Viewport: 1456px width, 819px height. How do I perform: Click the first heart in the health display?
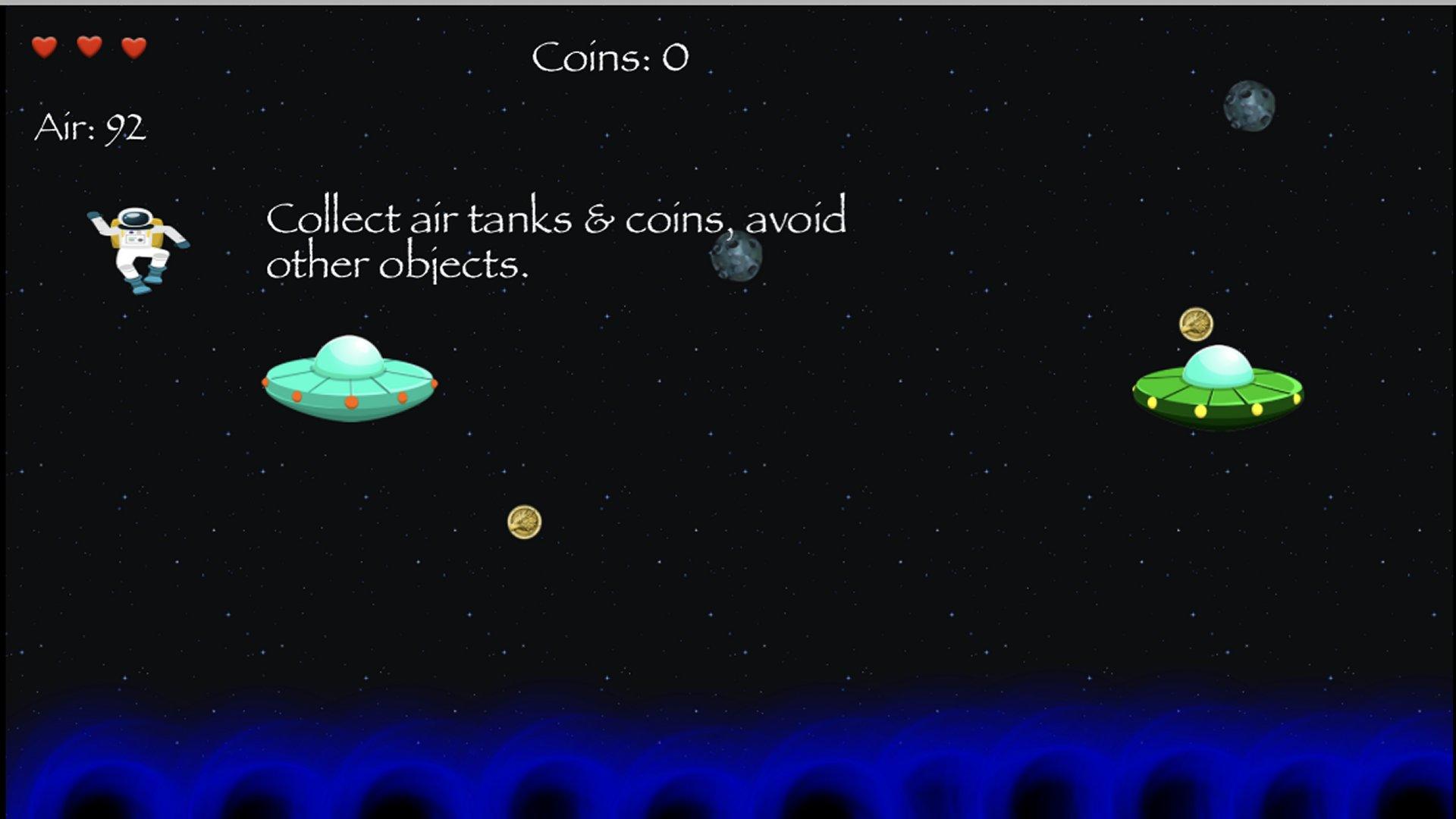[x=43, y=48]
